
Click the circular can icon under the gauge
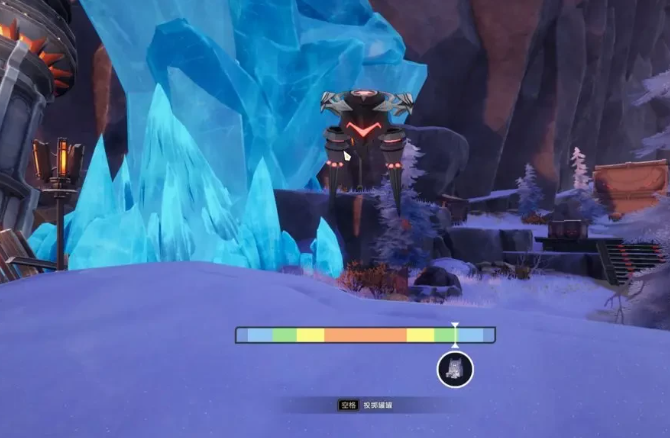[455, 369]
